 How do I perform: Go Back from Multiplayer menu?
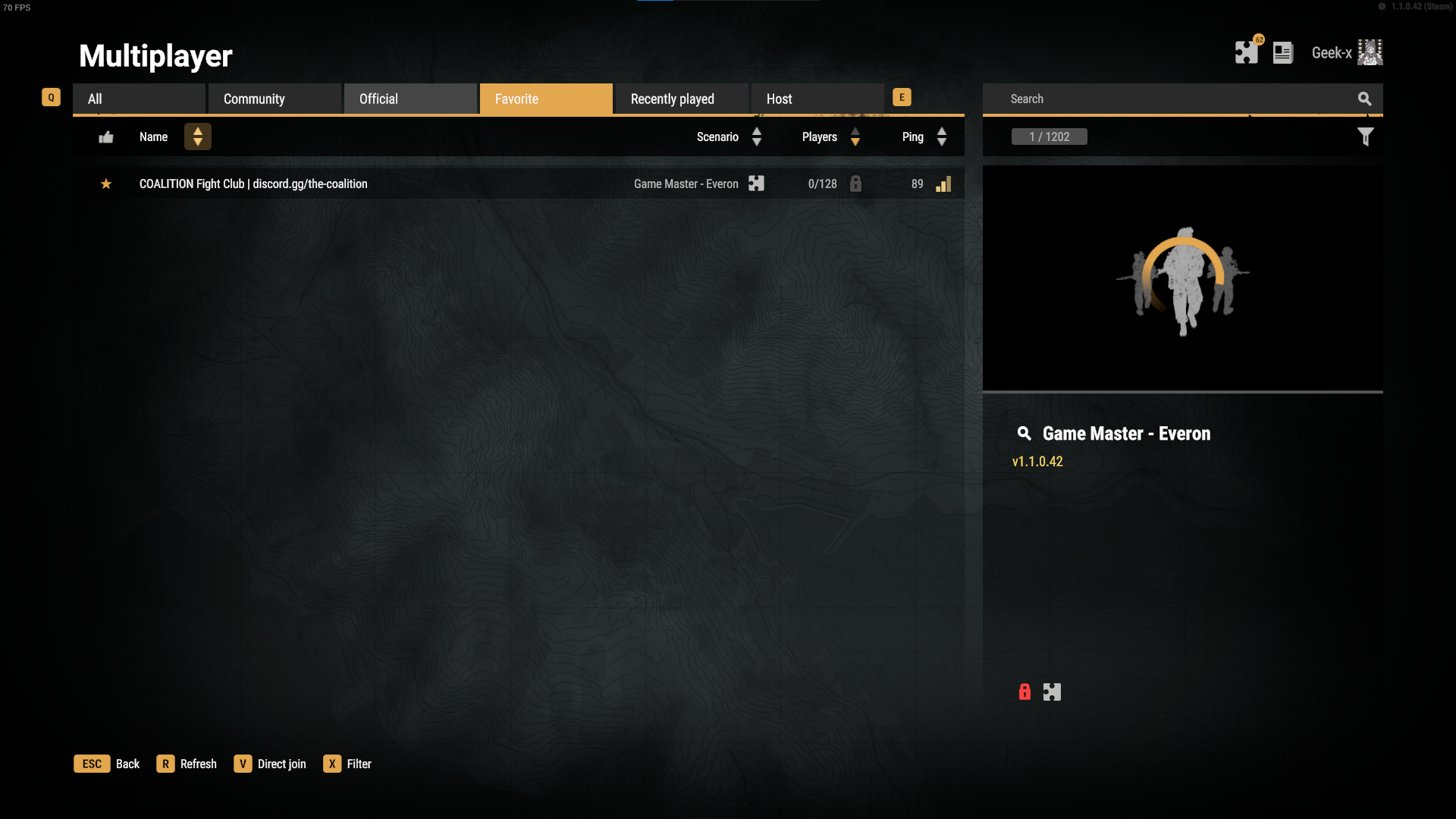(107, 764)
